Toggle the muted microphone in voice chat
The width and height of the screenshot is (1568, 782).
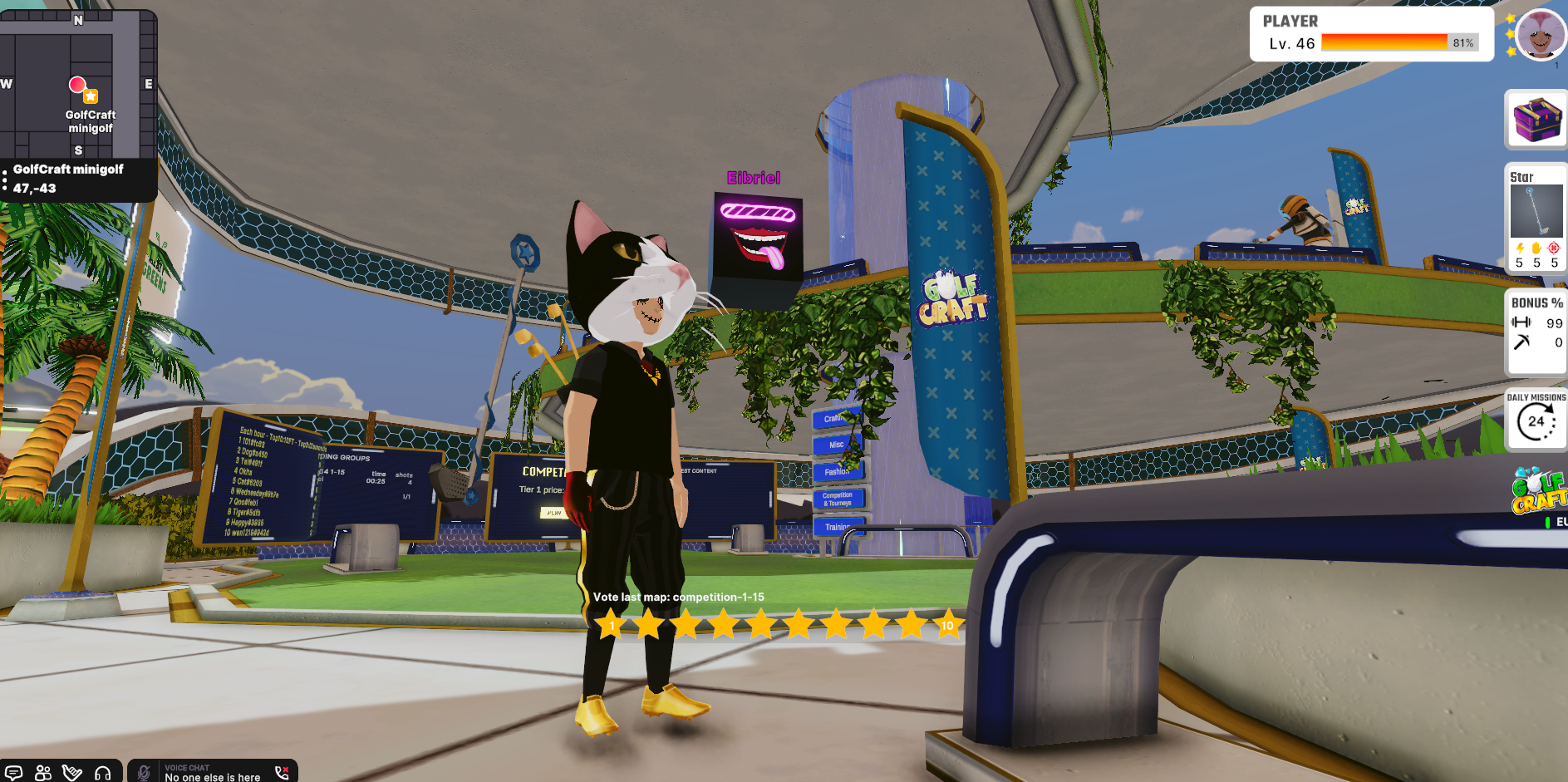144,773
